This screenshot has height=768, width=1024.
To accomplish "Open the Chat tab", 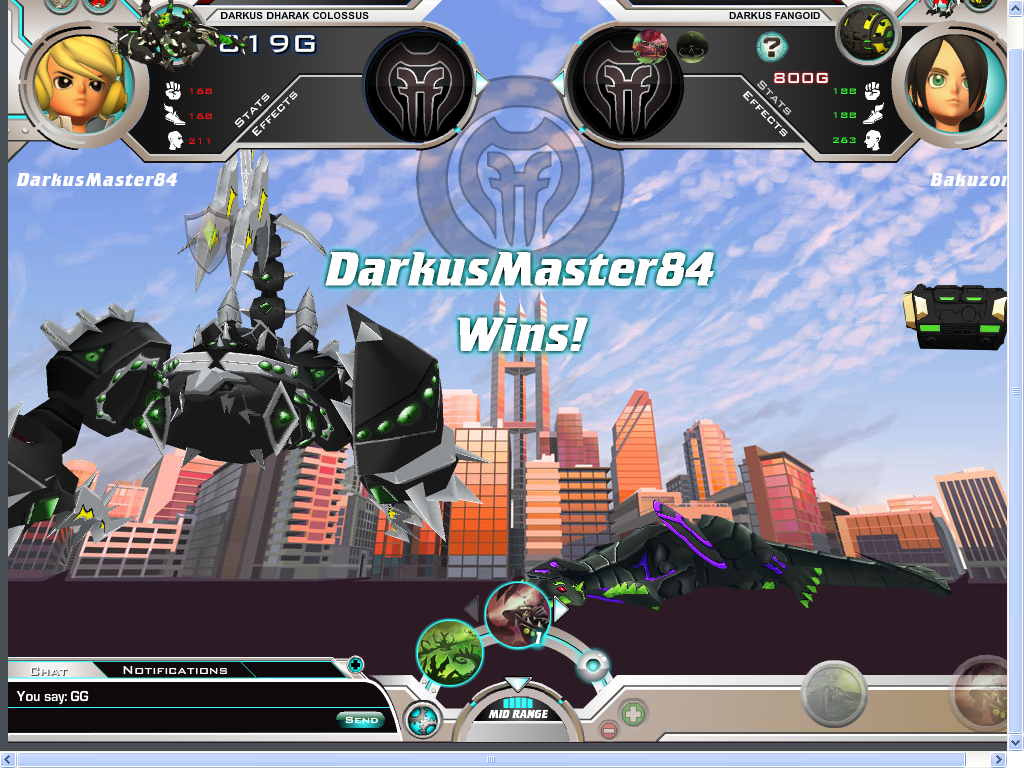I will click(x=49, y=671).
